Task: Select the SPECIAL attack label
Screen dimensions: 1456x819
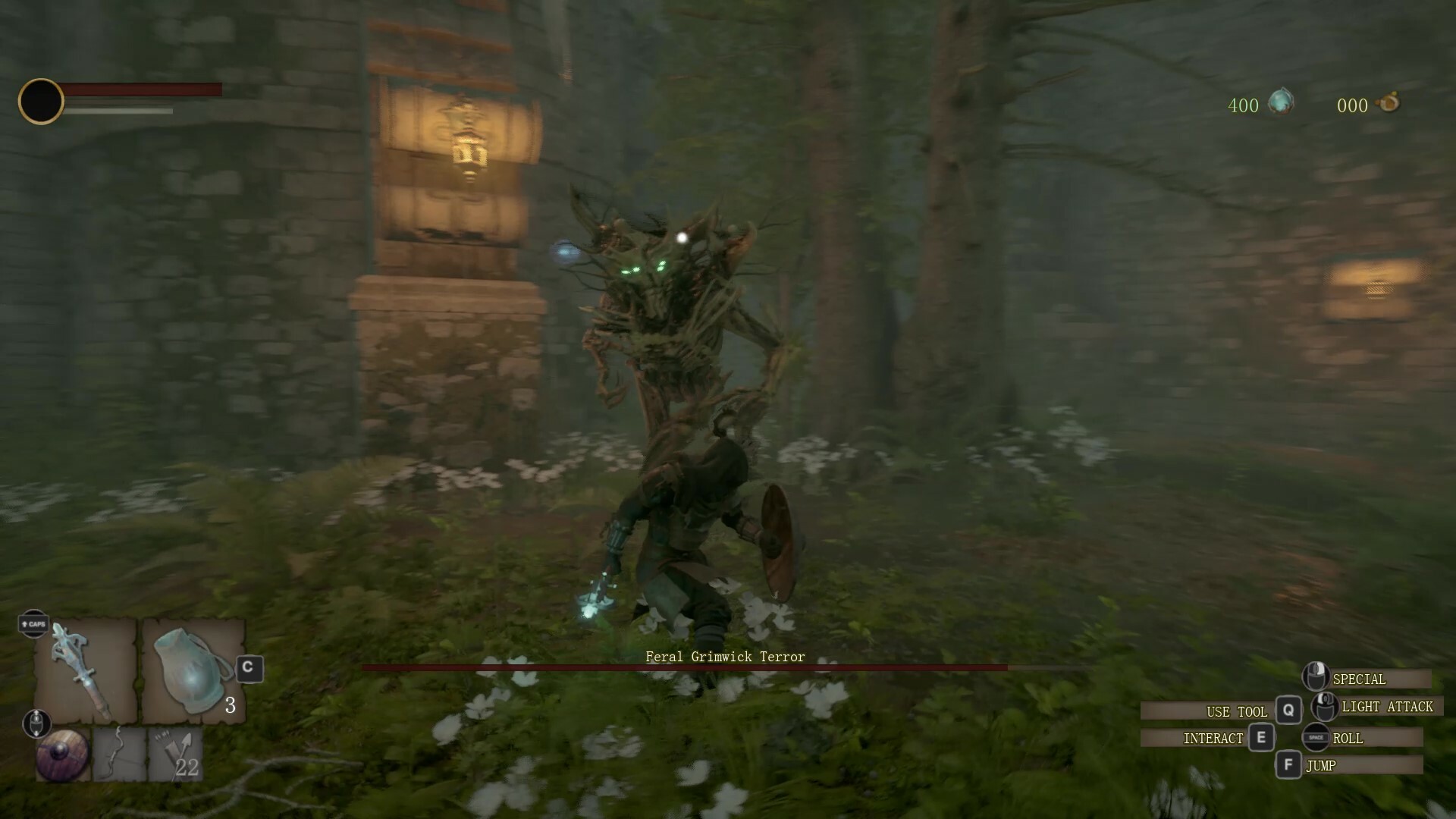Action: pyautogui.click(x=1361, y=679)
